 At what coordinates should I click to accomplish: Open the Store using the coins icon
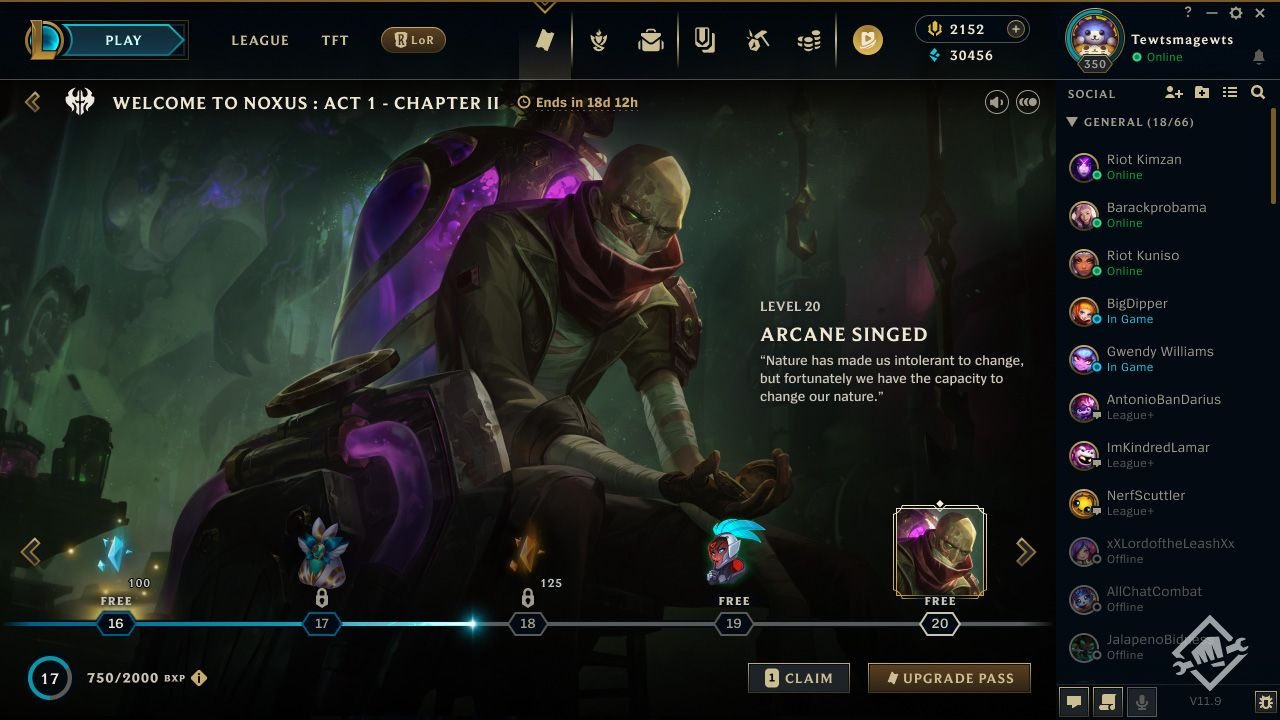810,40
